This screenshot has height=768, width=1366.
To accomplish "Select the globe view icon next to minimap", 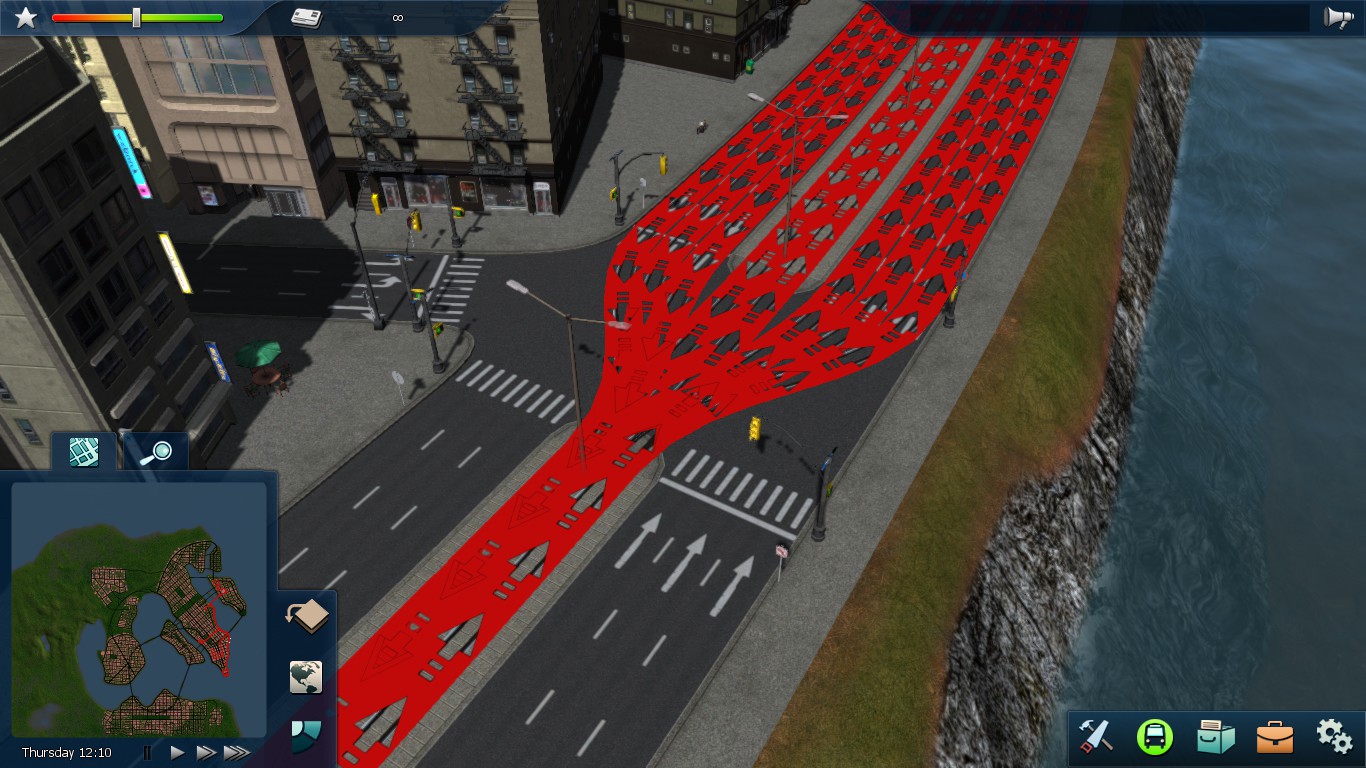I will pyautogui.click(x=305, y=677).
